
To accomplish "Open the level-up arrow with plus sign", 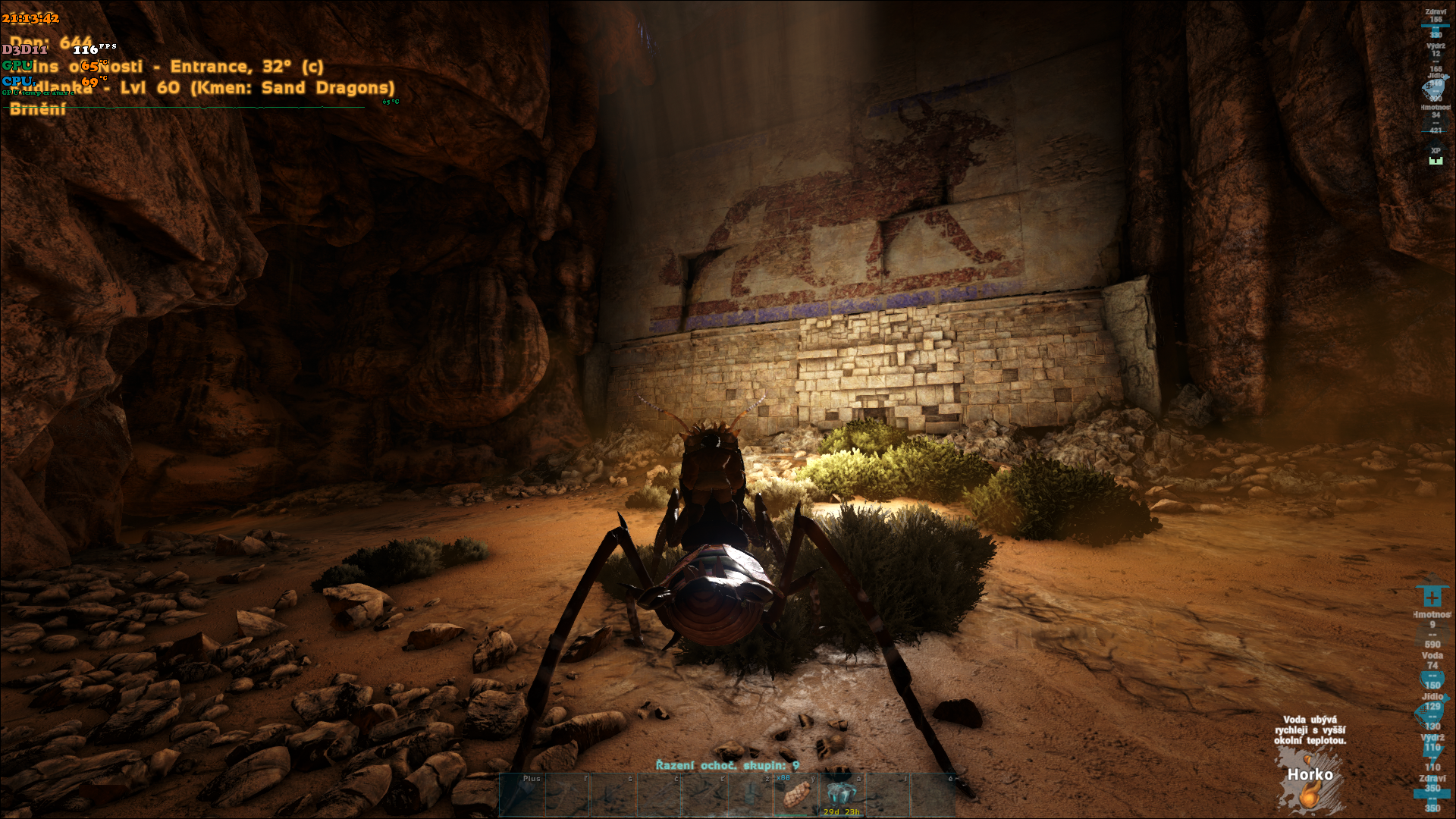I will [1432, 596].
